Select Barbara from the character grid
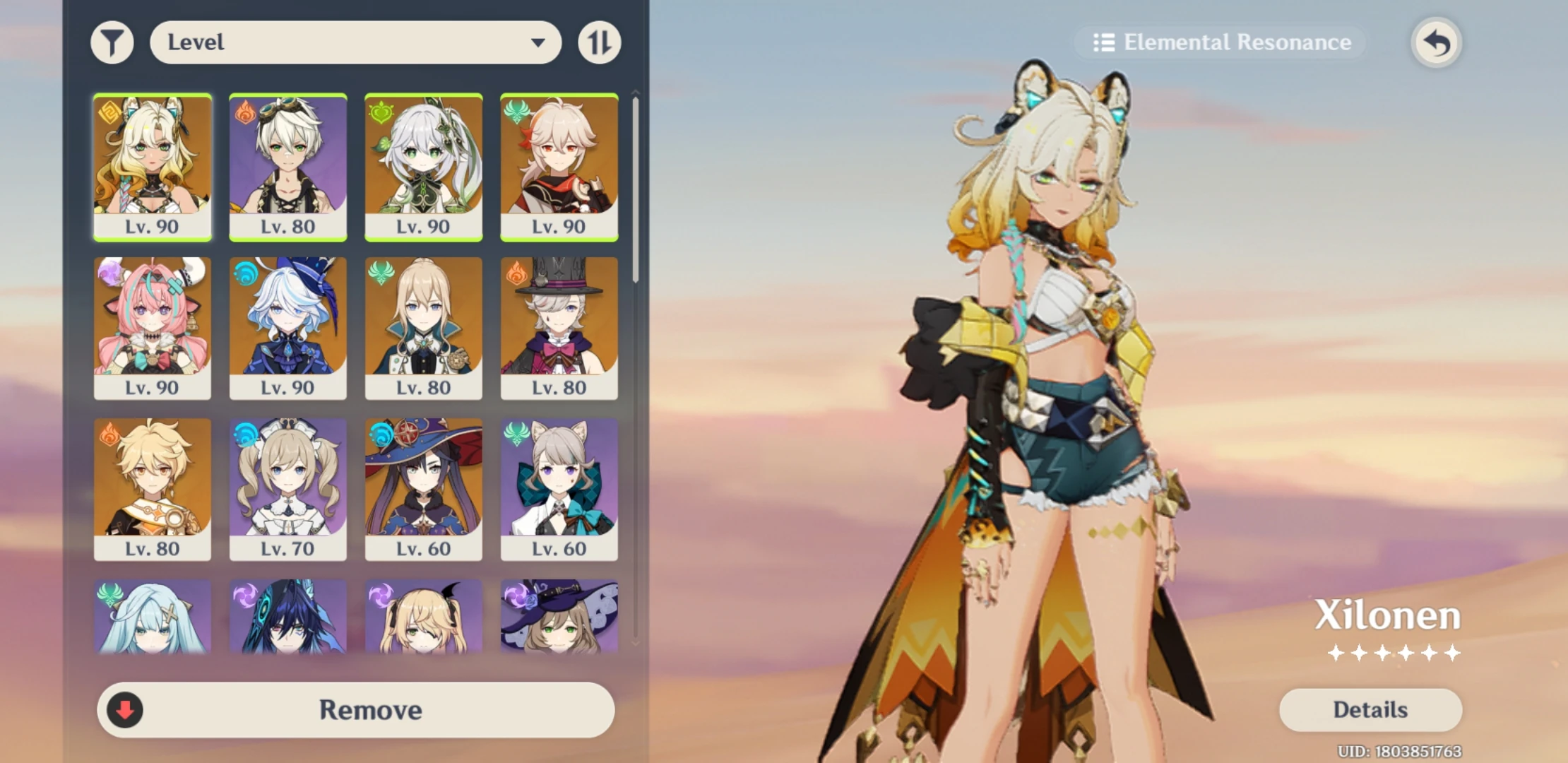 [288, 487]
